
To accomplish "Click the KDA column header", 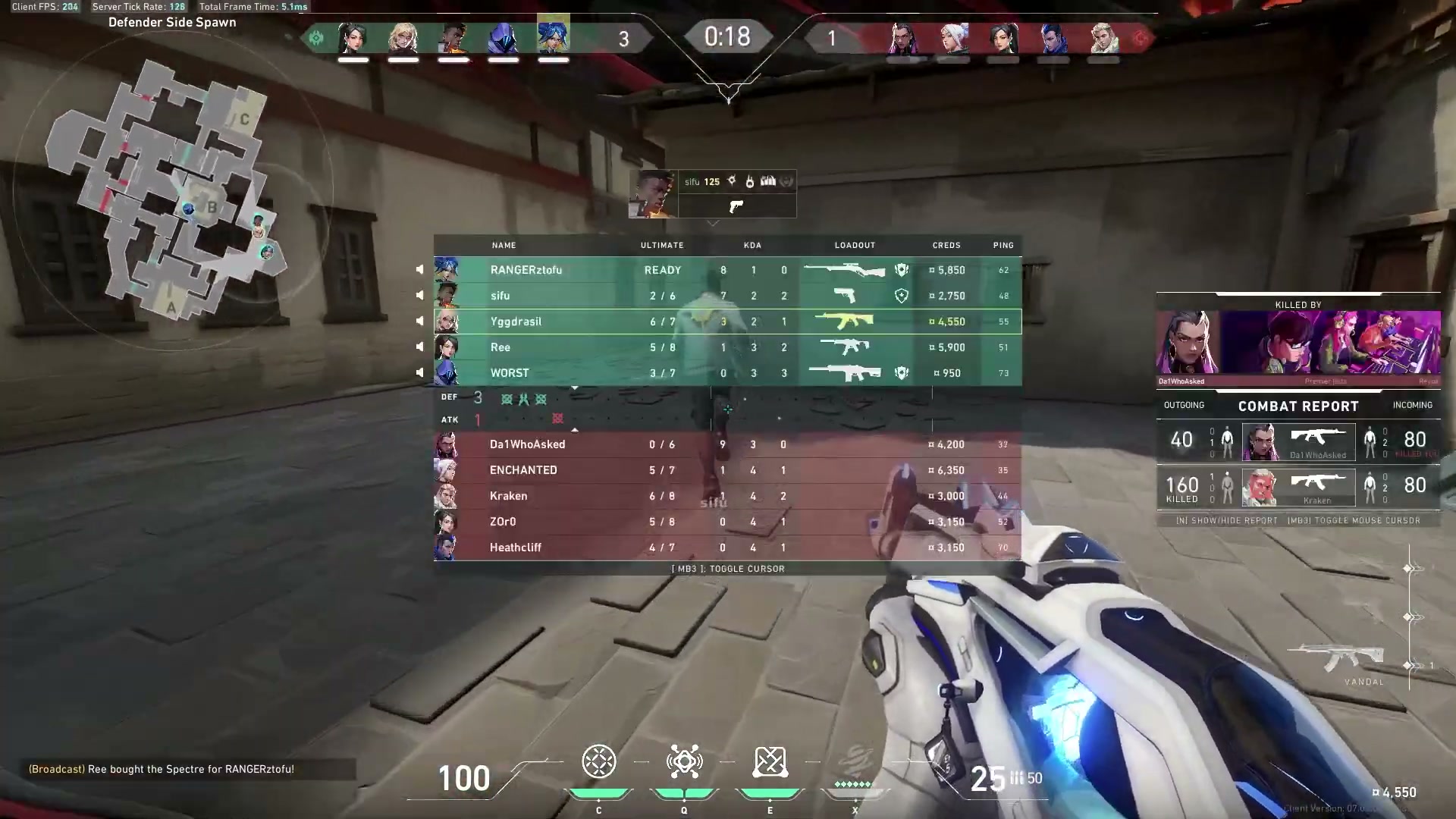I will coord(753,245).
